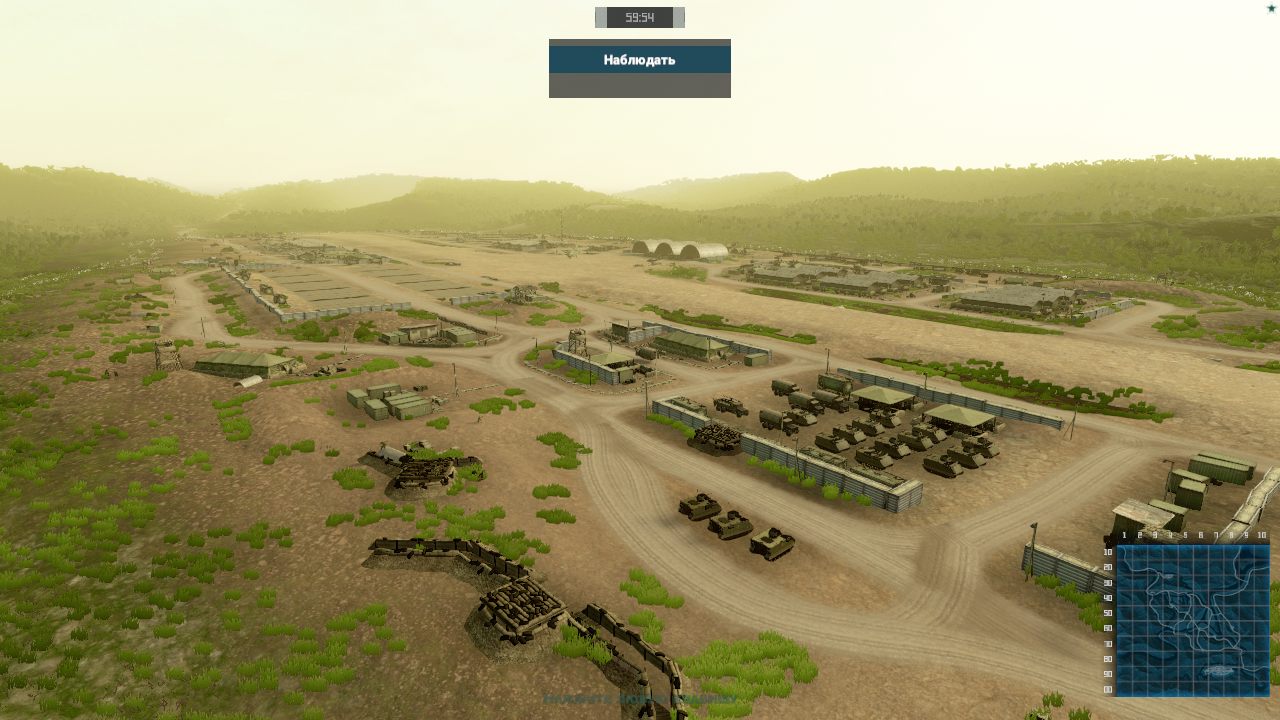This screenshot has height=720, width=1280.
Task: Click column label "5" above the minimap
Action: click(1185, 536)
